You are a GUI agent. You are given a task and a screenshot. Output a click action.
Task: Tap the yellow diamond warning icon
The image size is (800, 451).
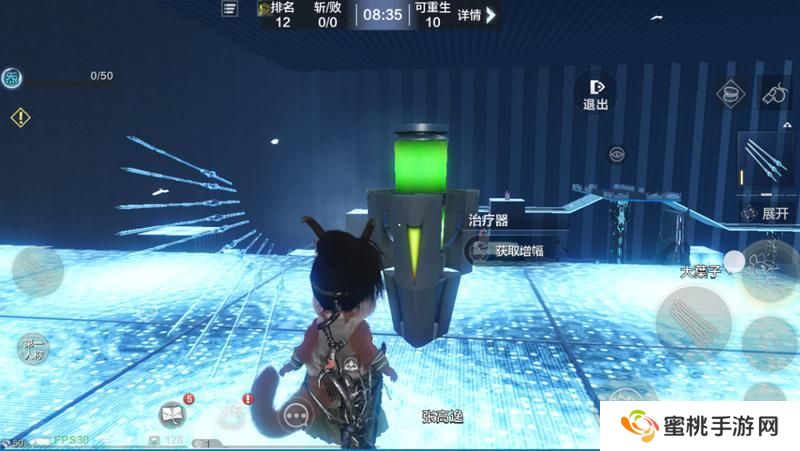20,117
